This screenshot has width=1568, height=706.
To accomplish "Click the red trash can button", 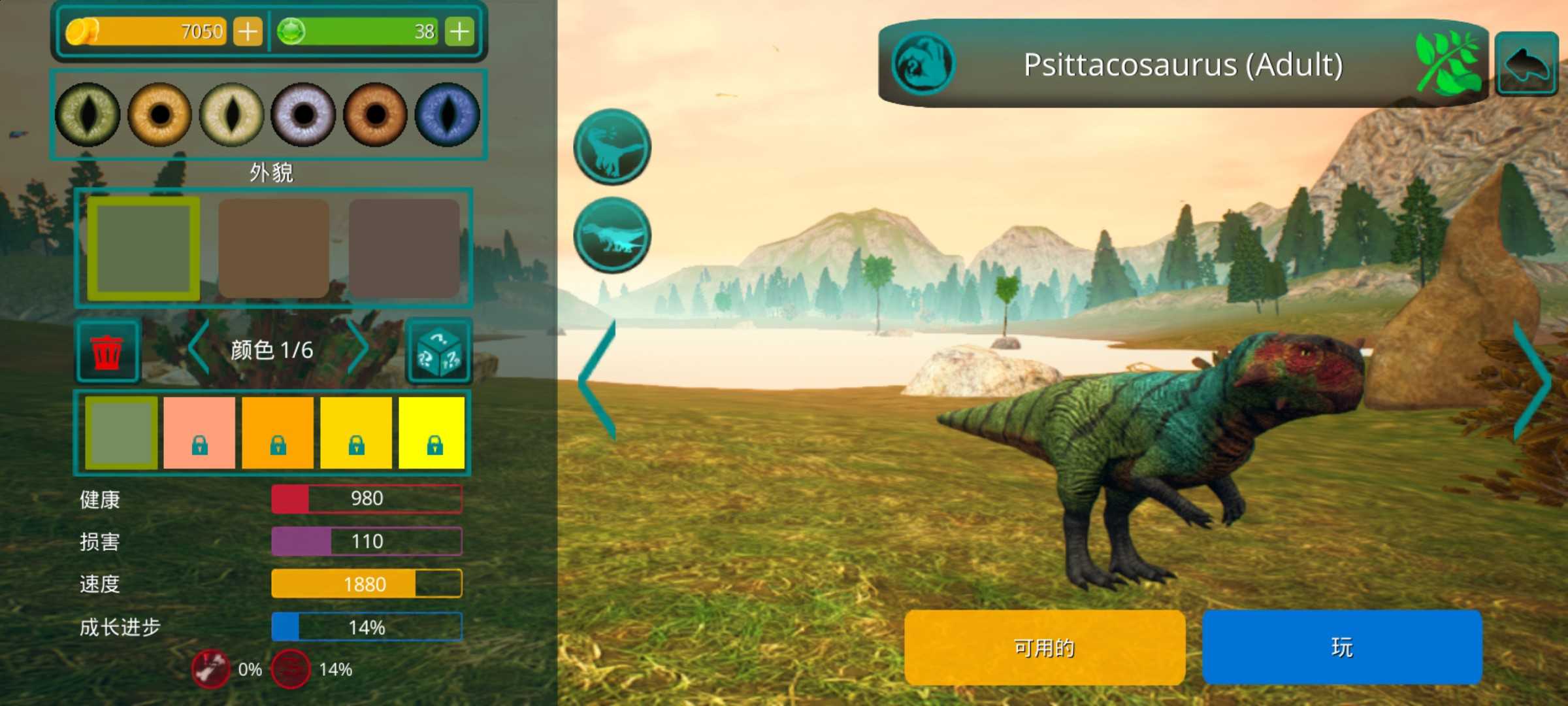I will 107,352.
